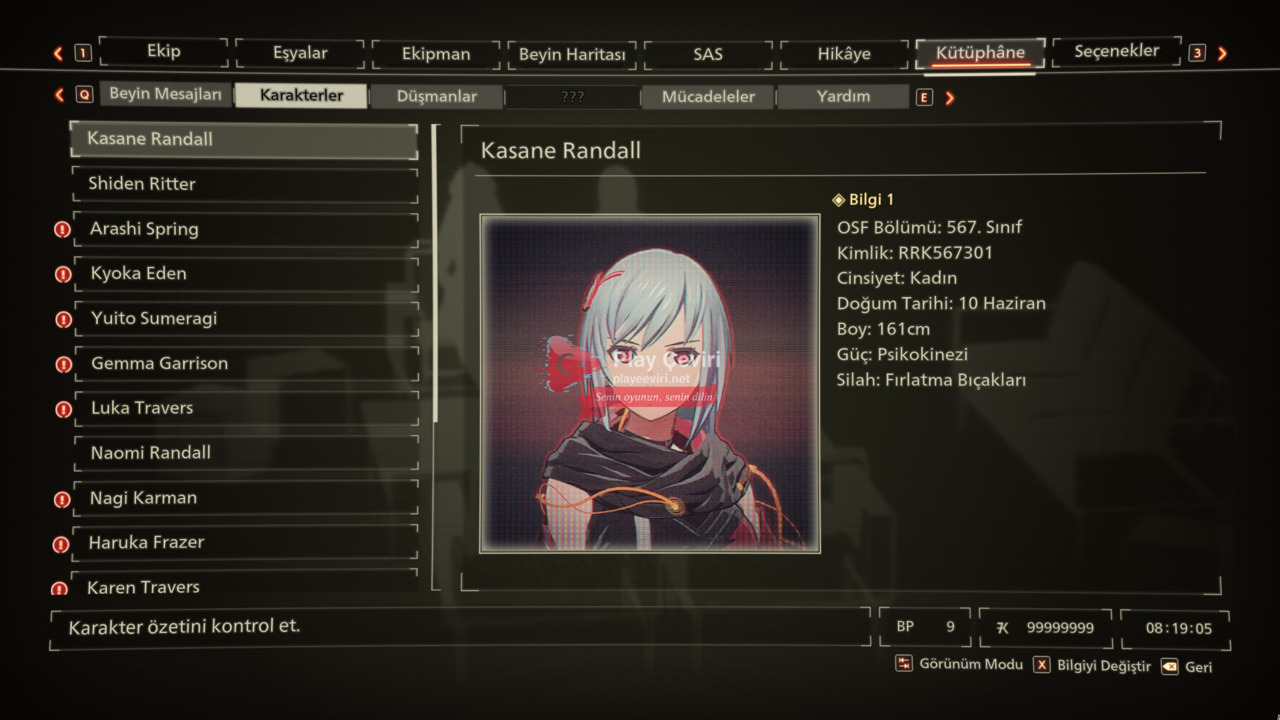Click Kasane Randall's portrait thumbnail
Viewport: 1280px width, 720px height.
click(x=650, y=383)
